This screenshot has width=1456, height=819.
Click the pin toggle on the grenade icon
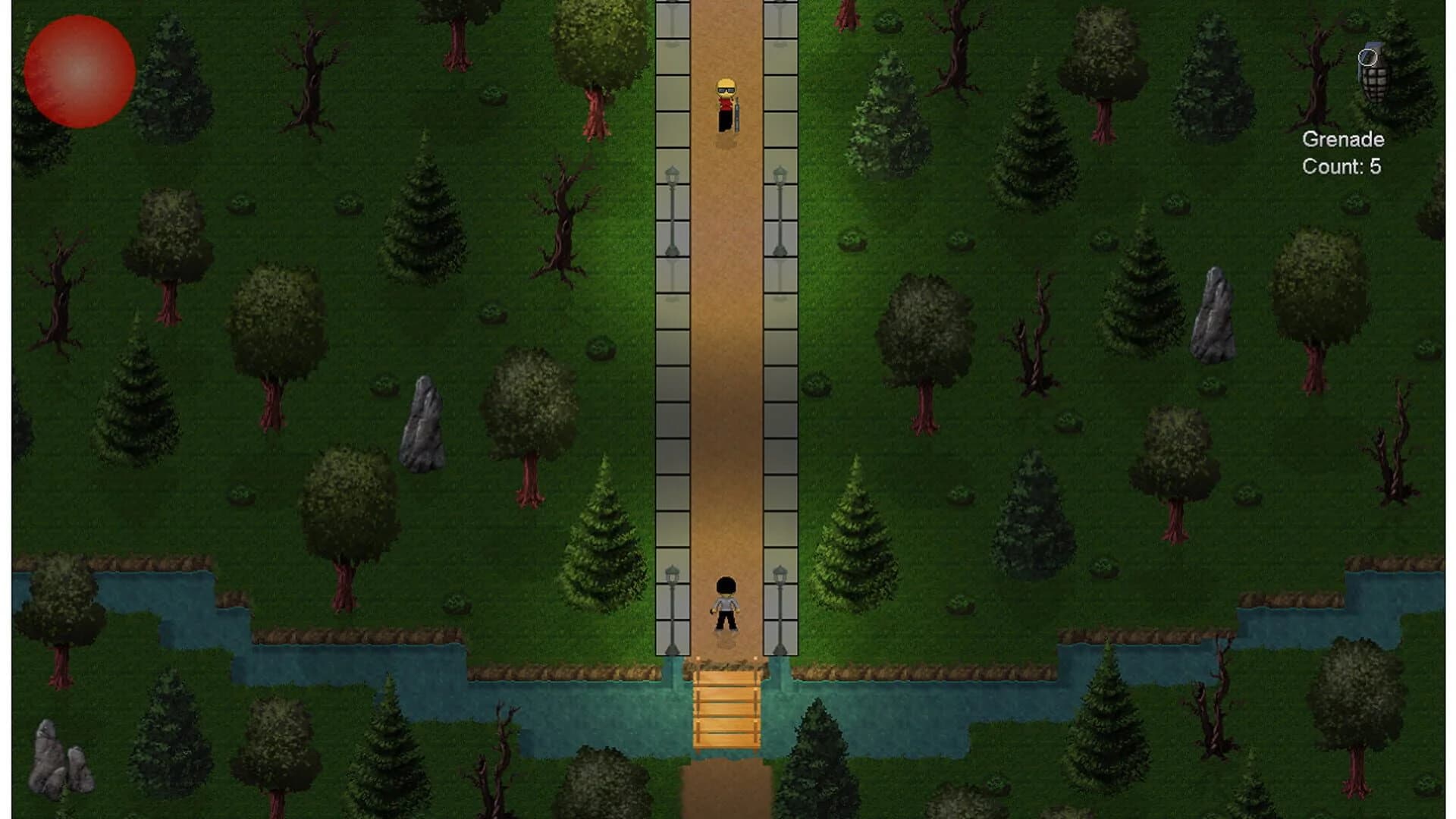tap(1367, 56)
